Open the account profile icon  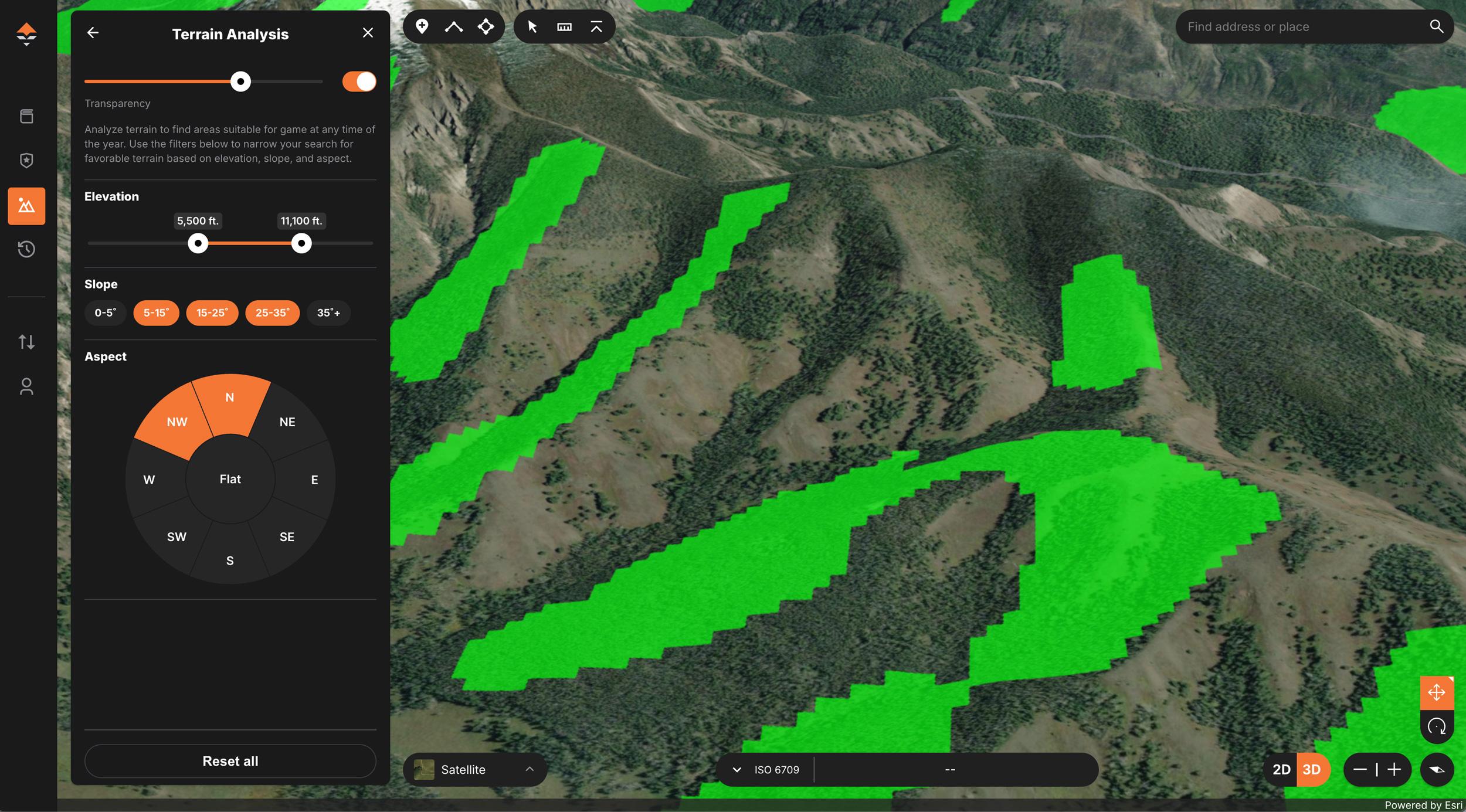(x=26, y=386)
